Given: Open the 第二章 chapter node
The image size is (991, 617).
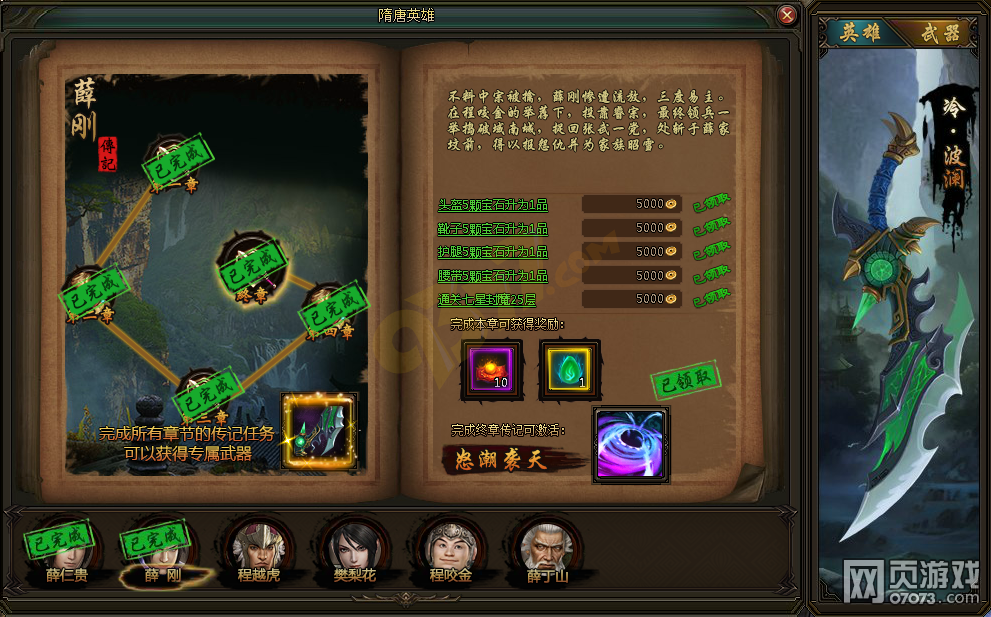Looking at the screenshot, I should (91, 291).
